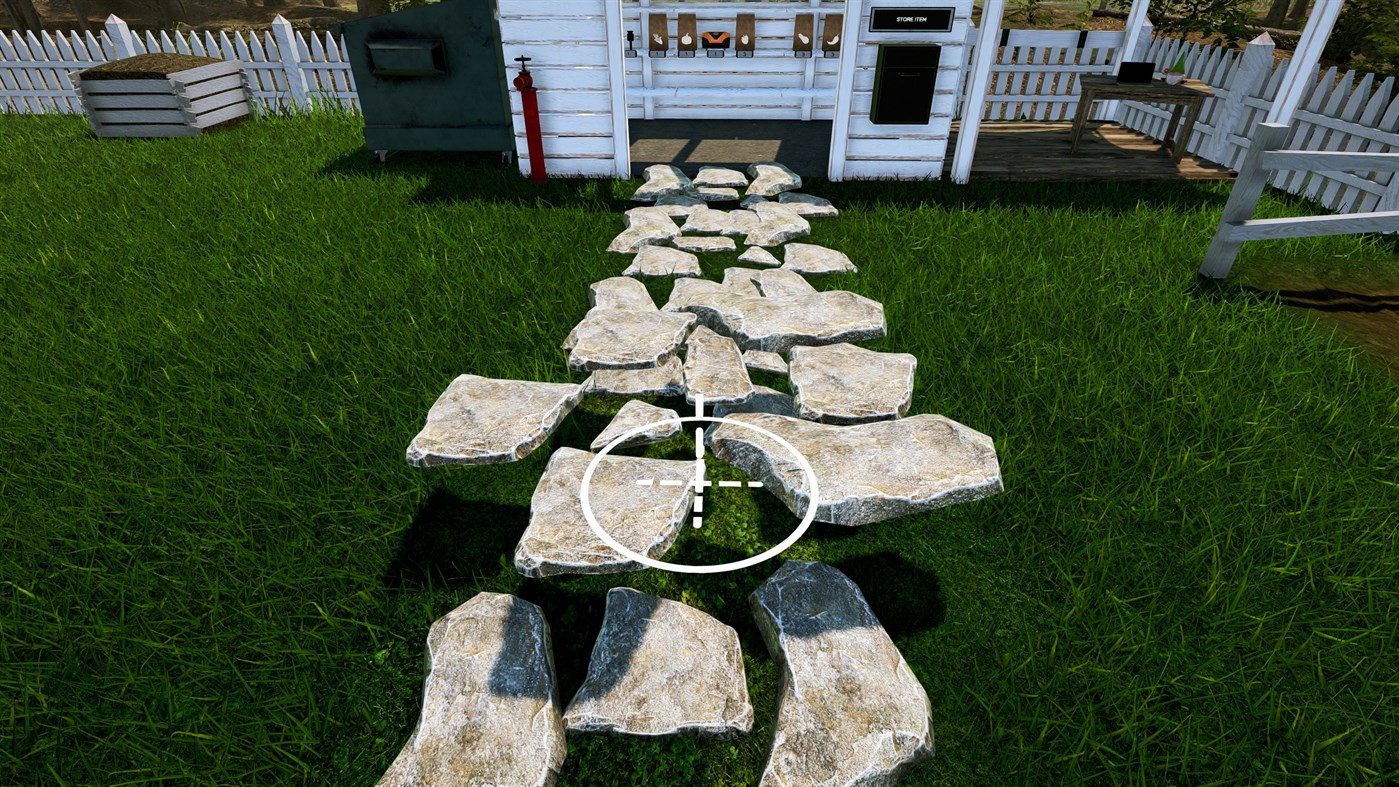Screen dimensions: 1399x787
Task: Select the tomato icon beside the scale
Action: [745, 40]
